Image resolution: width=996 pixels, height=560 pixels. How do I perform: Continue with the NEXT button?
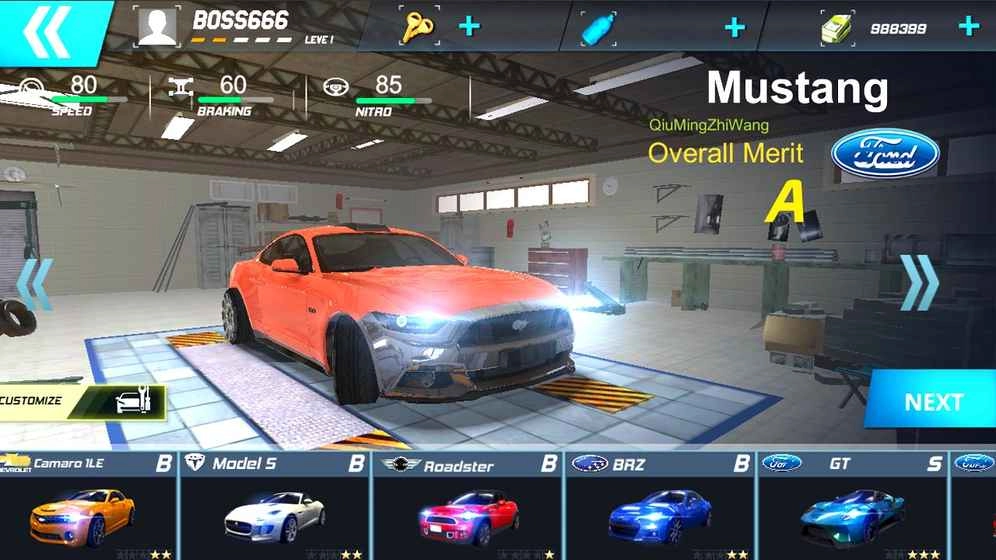[932, 402]
